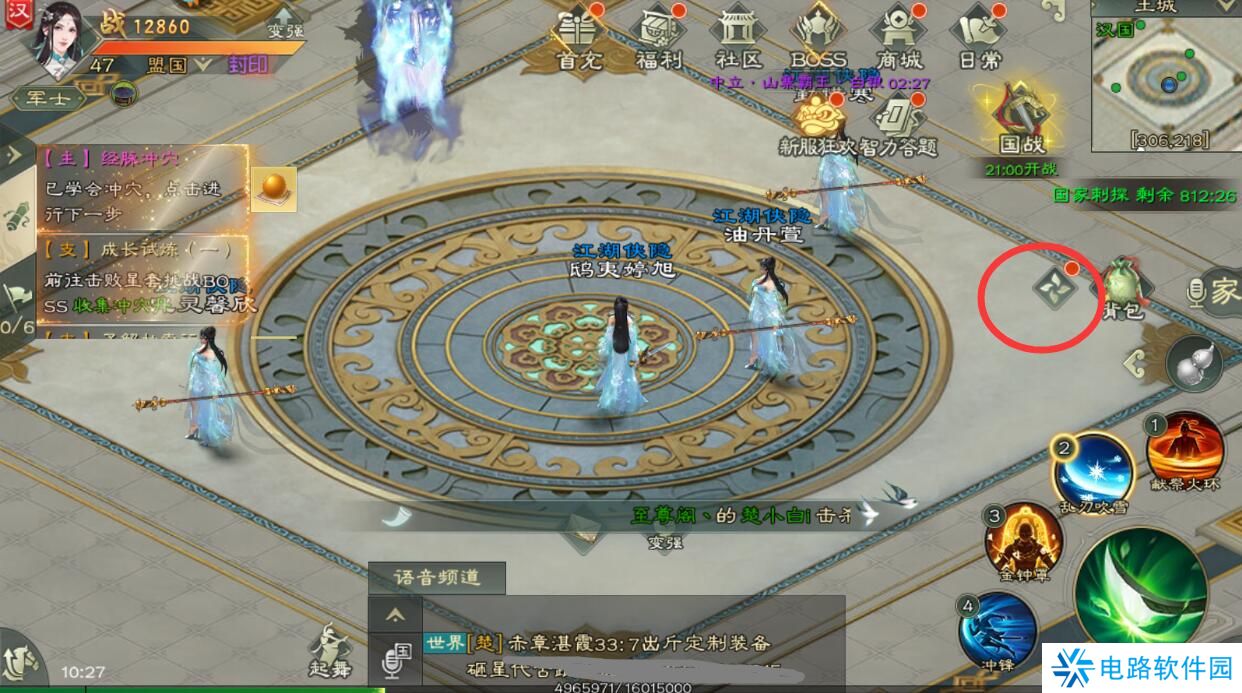
Task: Activate the 献祭火环 fire ring skill
Action: pos(1185,450)
